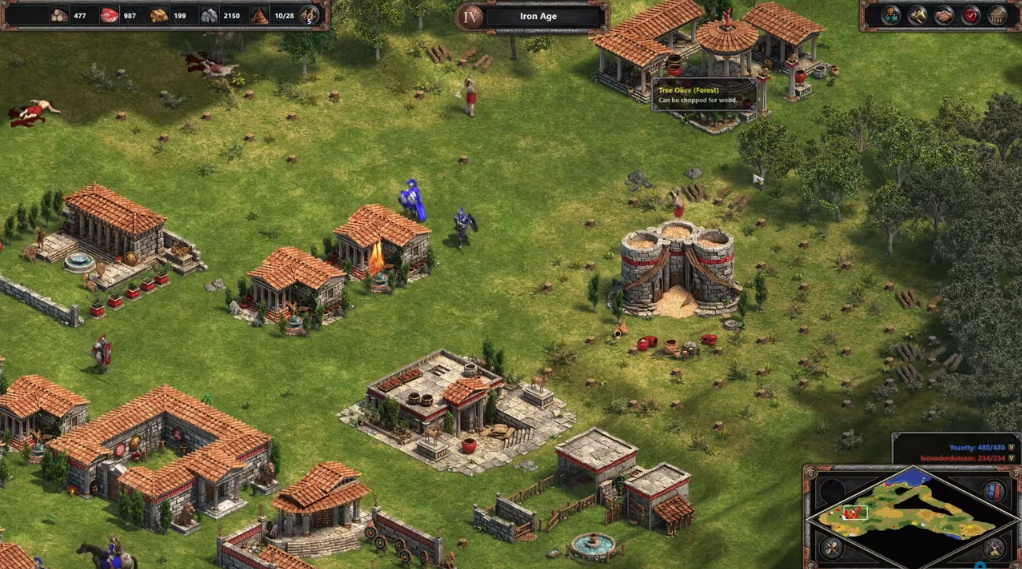Screen dimensions: 1022x569
Task: Open the main menu temple icon
Action: 997,15
